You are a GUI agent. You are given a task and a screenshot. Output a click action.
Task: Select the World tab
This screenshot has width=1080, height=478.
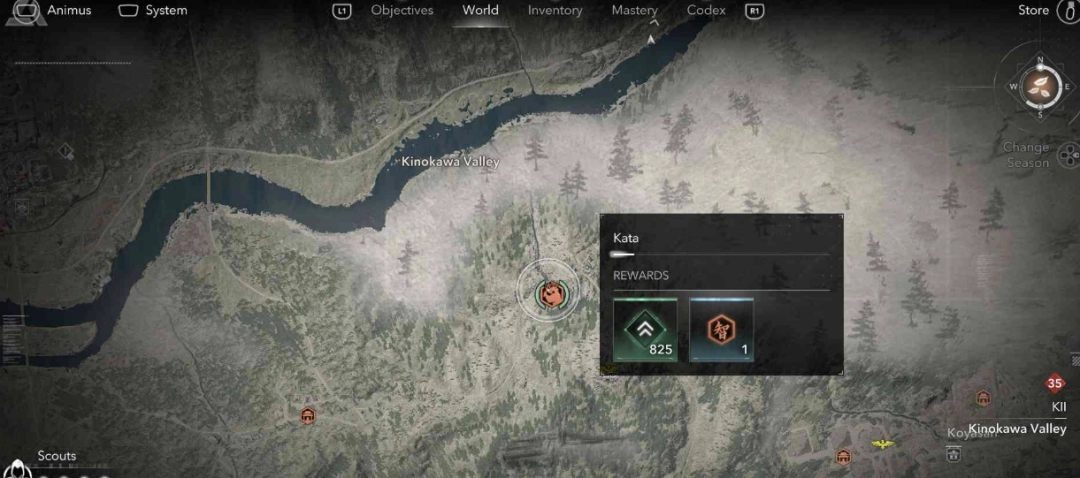[480, 11]
